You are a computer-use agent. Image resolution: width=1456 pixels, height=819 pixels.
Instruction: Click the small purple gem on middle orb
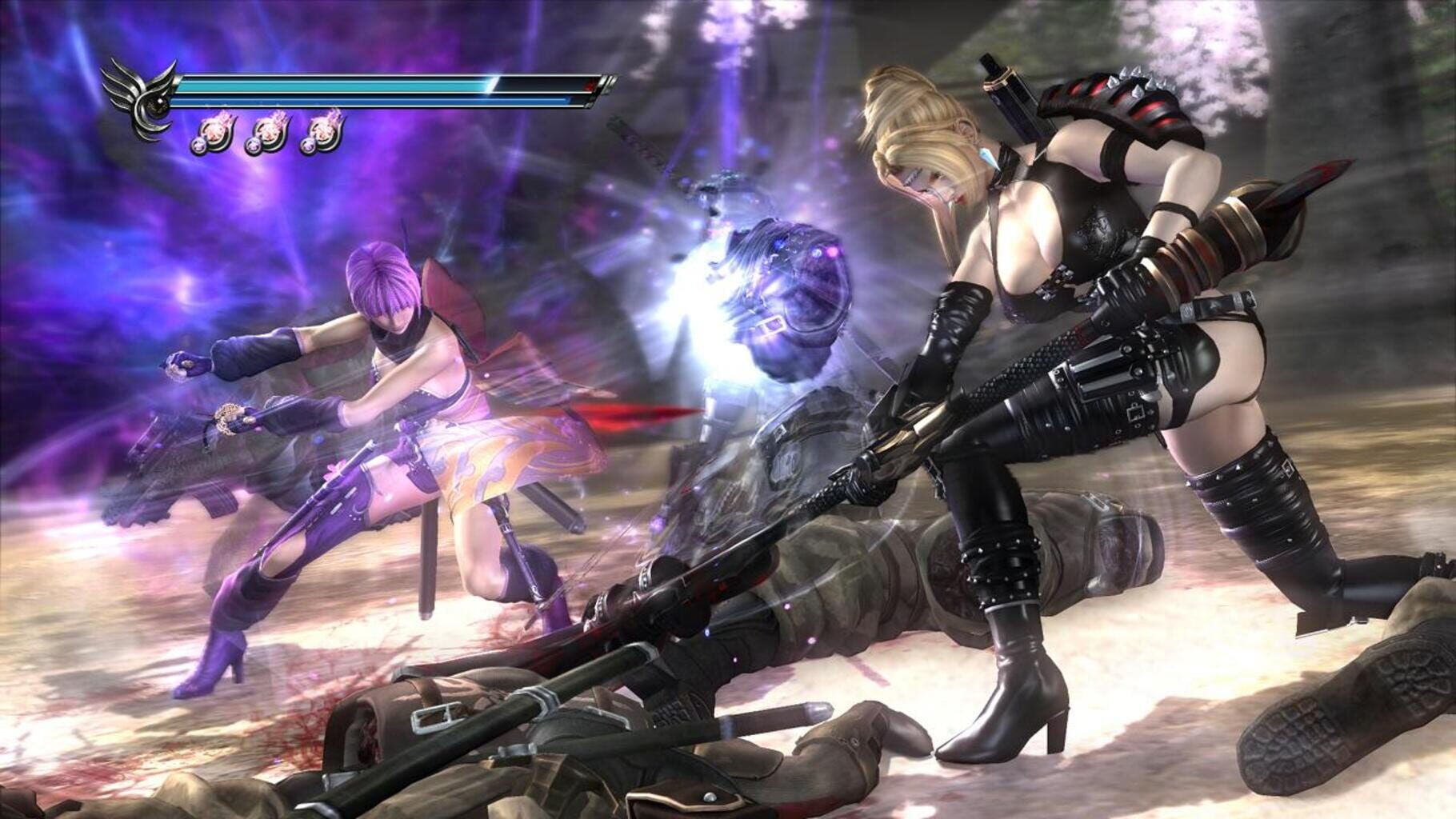coord(254,146)
